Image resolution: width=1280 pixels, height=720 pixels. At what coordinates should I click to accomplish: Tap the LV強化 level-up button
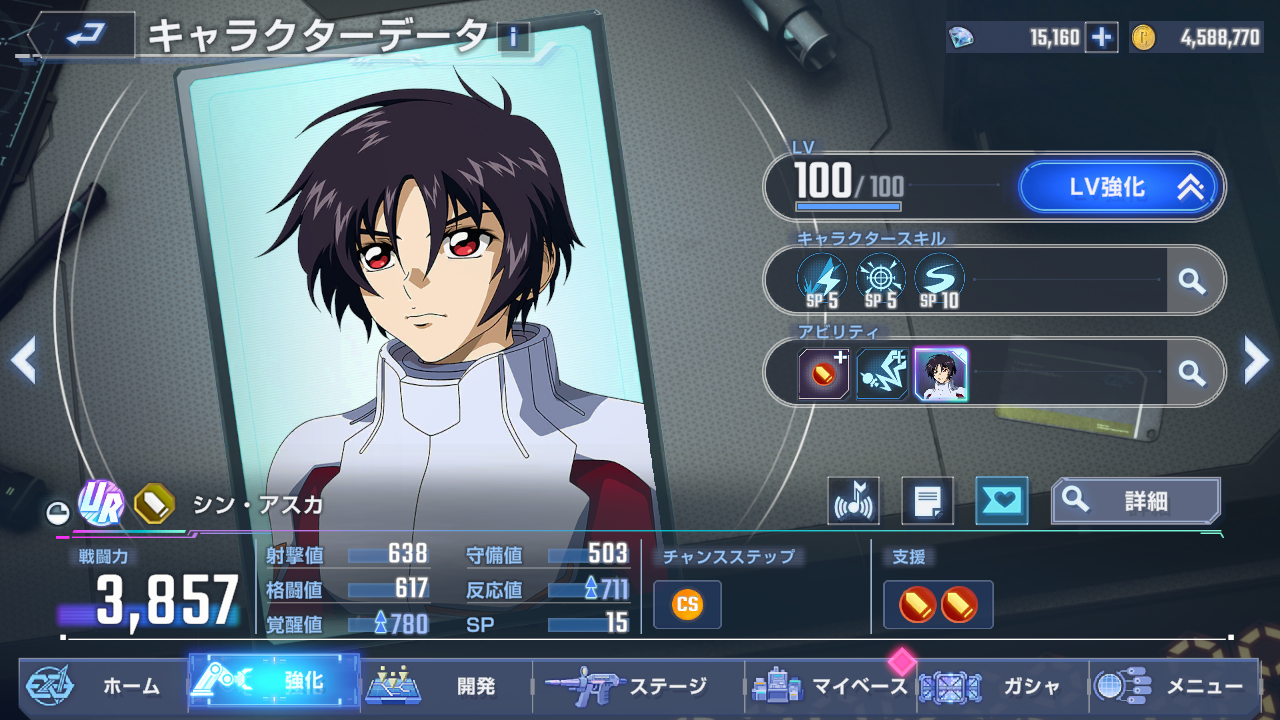pyautogui.click(x=1118, y=187)
